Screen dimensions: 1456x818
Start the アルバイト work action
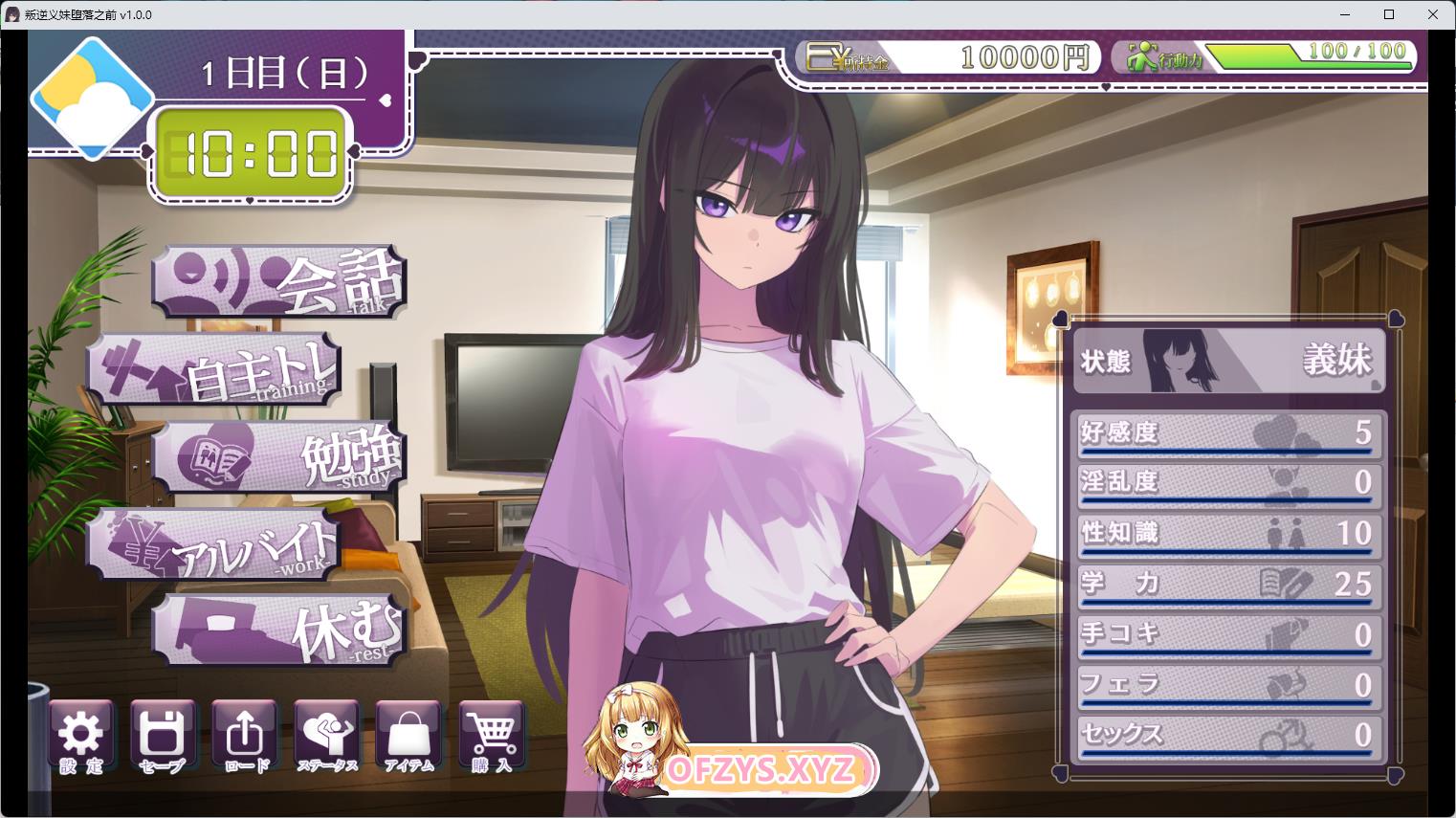click(215, 544)
